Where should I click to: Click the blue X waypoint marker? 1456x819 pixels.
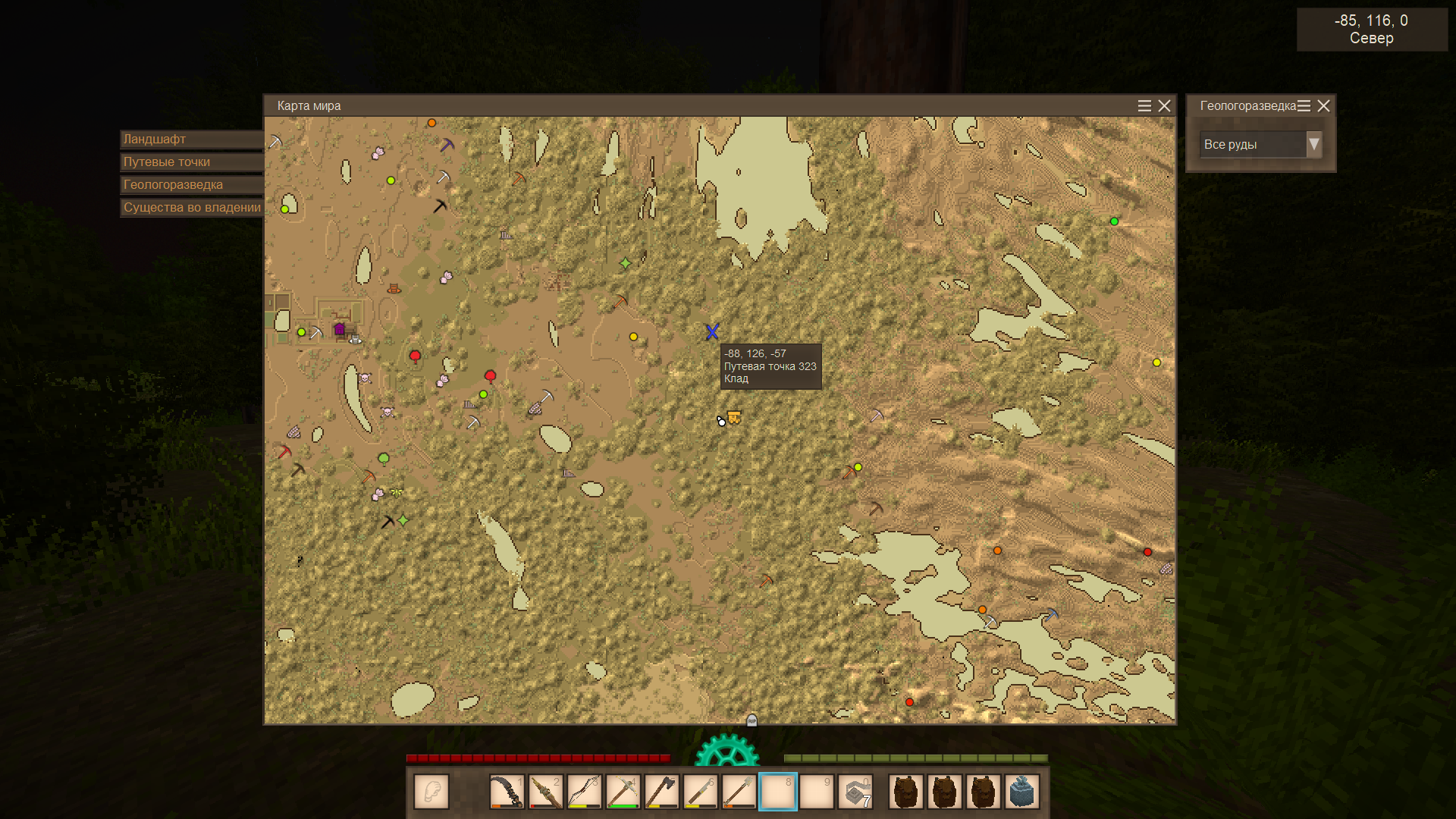click(x=711, y=331)
